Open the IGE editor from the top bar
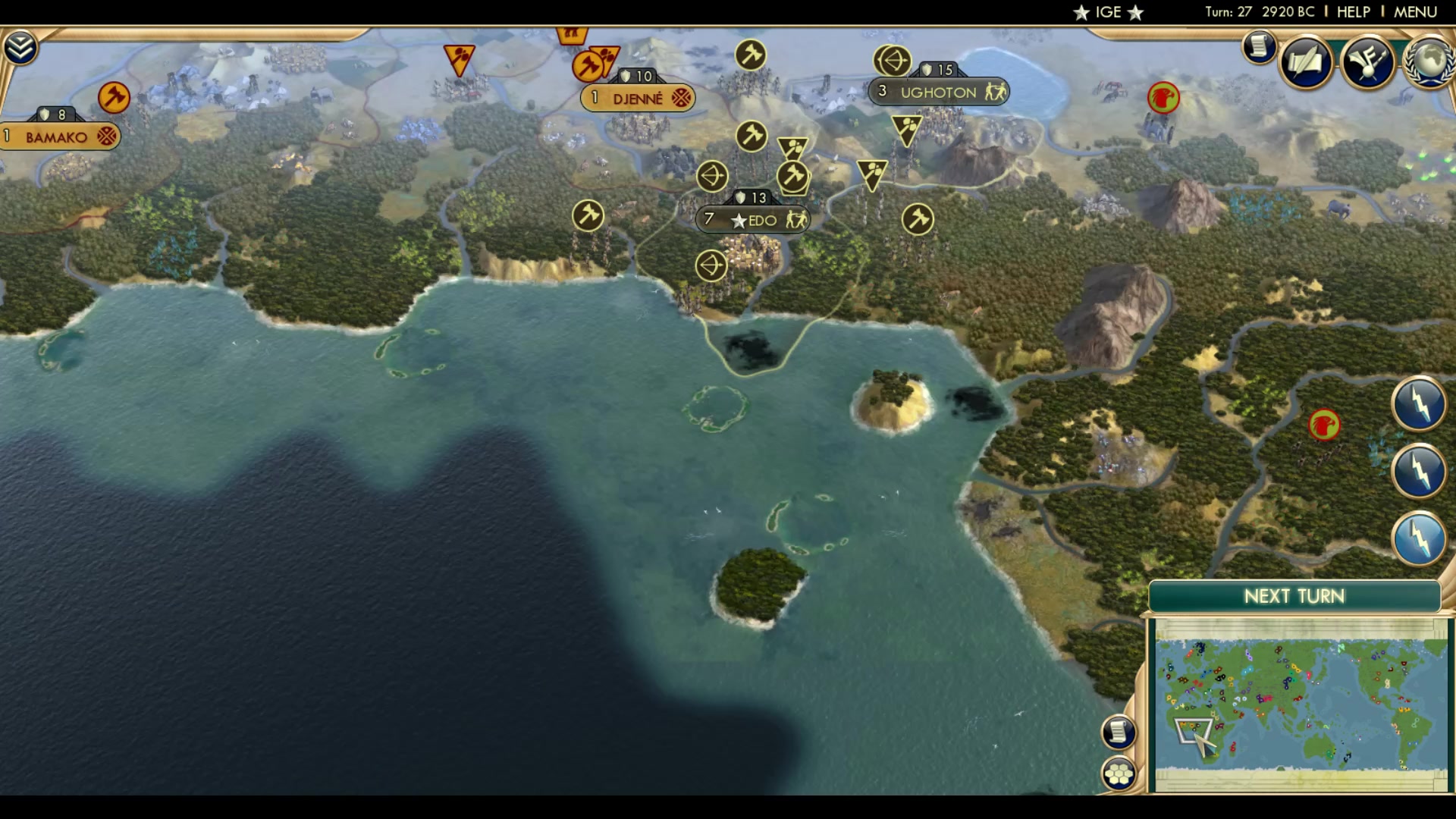The image size is (1456, 819). coord(1107,11)
